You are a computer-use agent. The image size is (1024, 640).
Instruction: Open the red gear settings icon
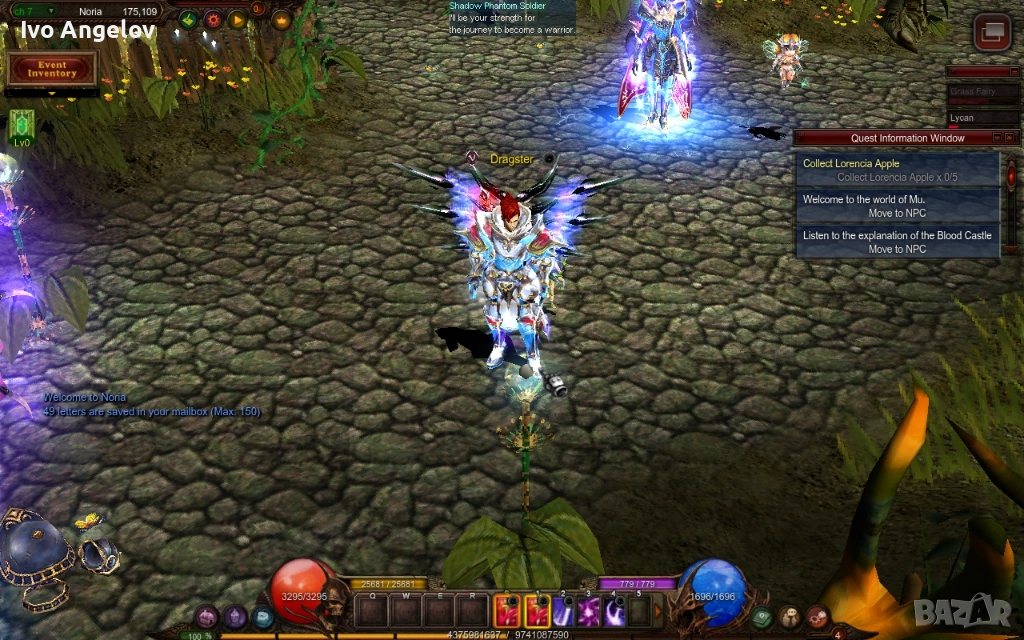pos(213,19)
